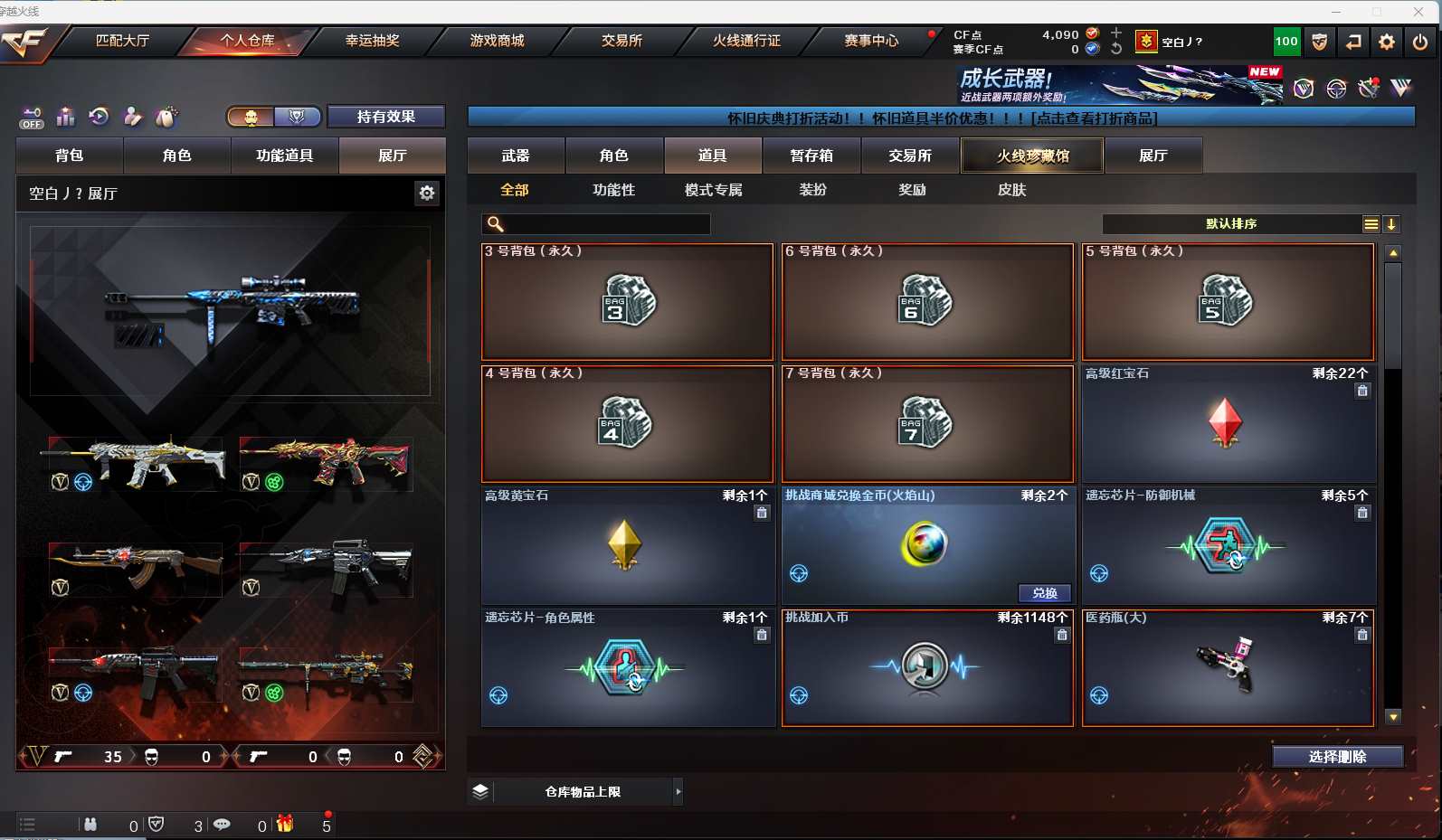1442x840 pixels.
Task: Open the 火线通行证 battle pass
Action: 746,41
